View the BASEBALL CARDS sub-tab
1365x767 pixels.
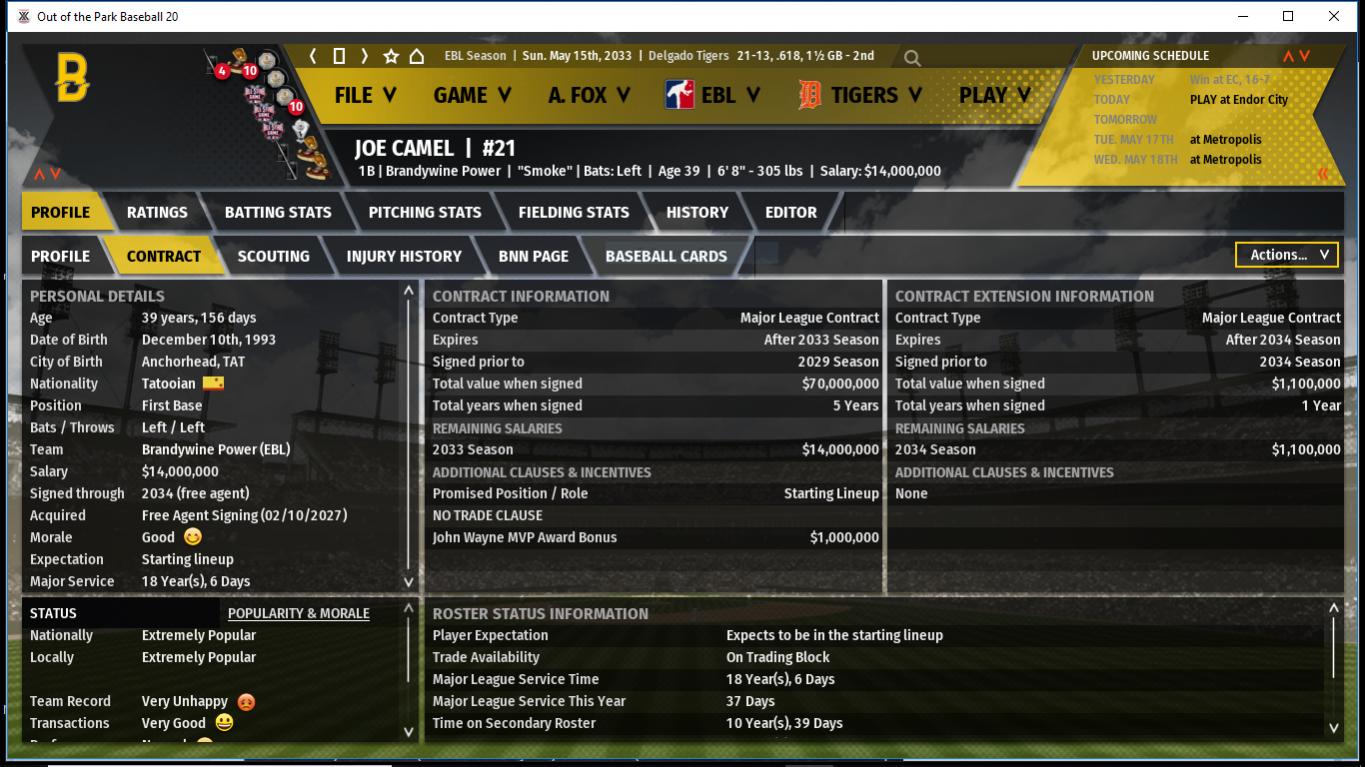point(666,256)
